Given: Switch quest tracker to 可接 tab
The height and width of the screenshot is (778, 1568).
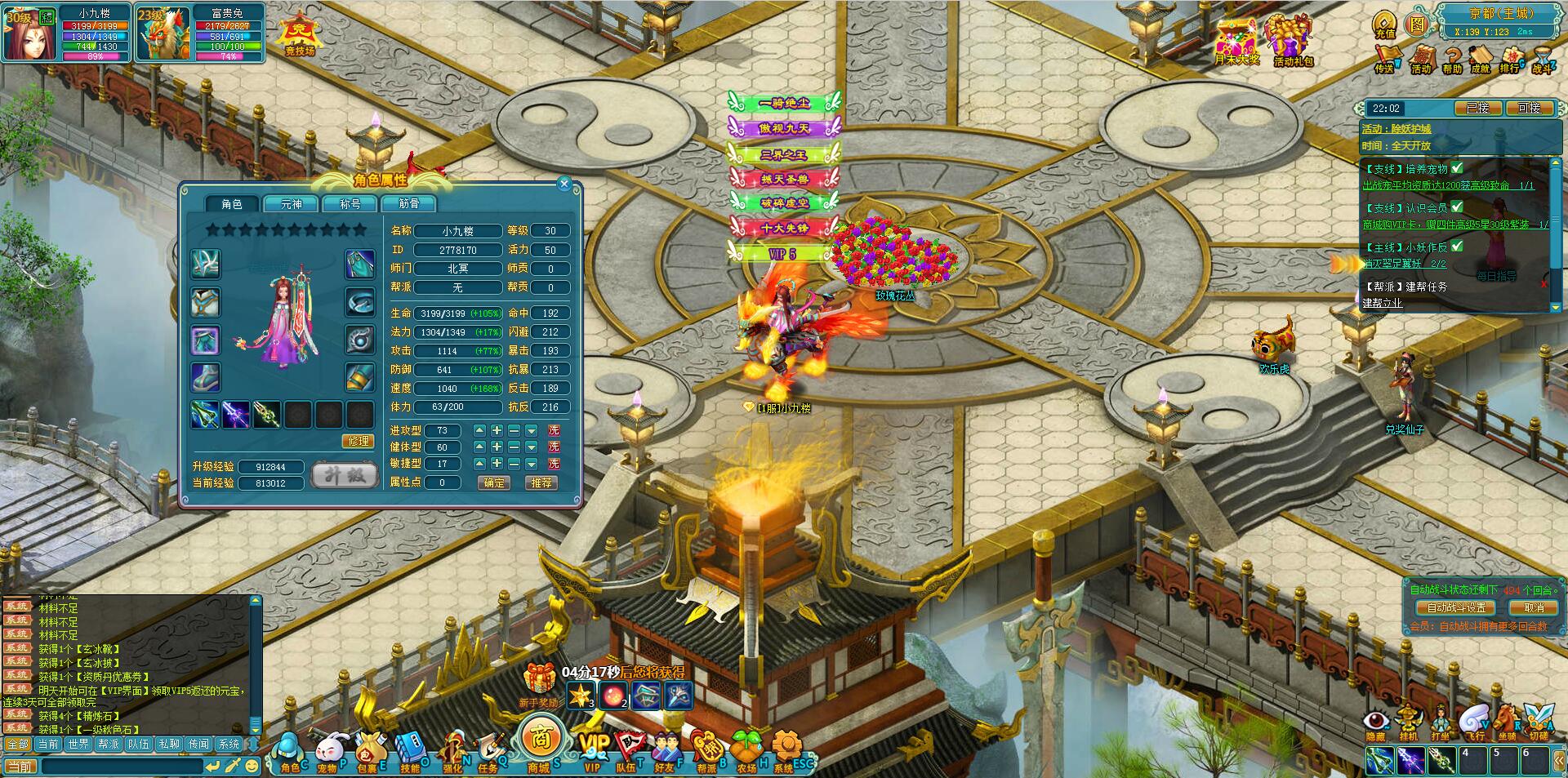Looking at the screenshot, I should (x=1528, y=108).
